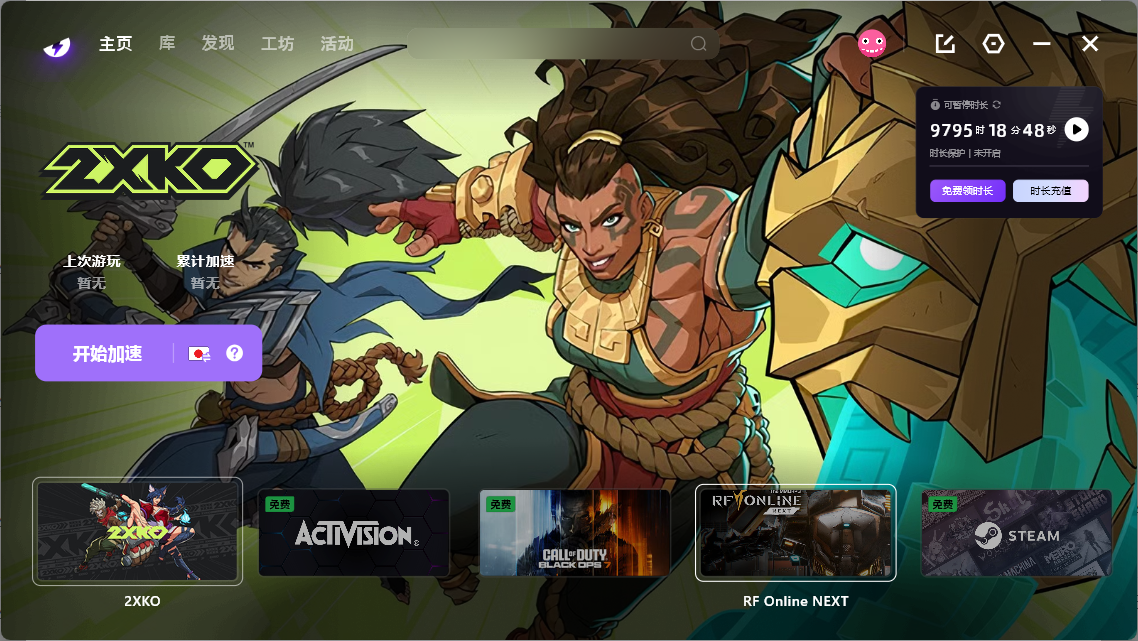
Task: Open the 工坊 workshop tab
Action: tap(277, 44)
